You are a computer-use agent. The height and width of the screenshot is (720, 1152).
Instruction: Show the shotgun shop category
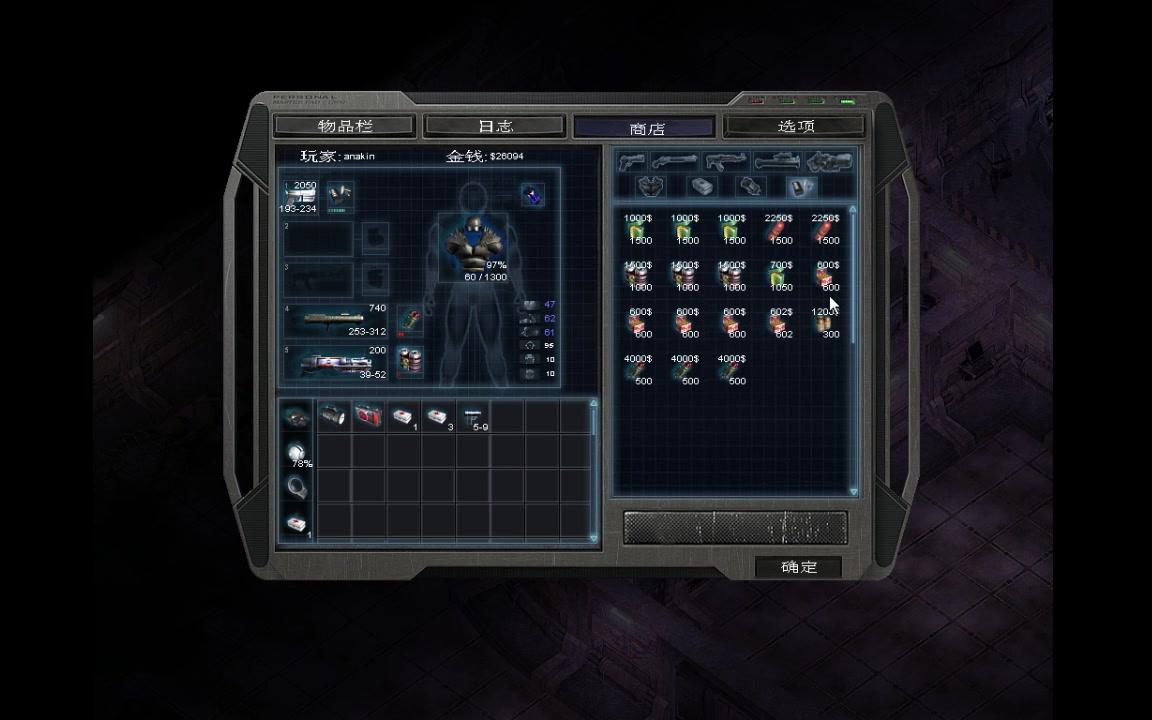click(676, 161)
